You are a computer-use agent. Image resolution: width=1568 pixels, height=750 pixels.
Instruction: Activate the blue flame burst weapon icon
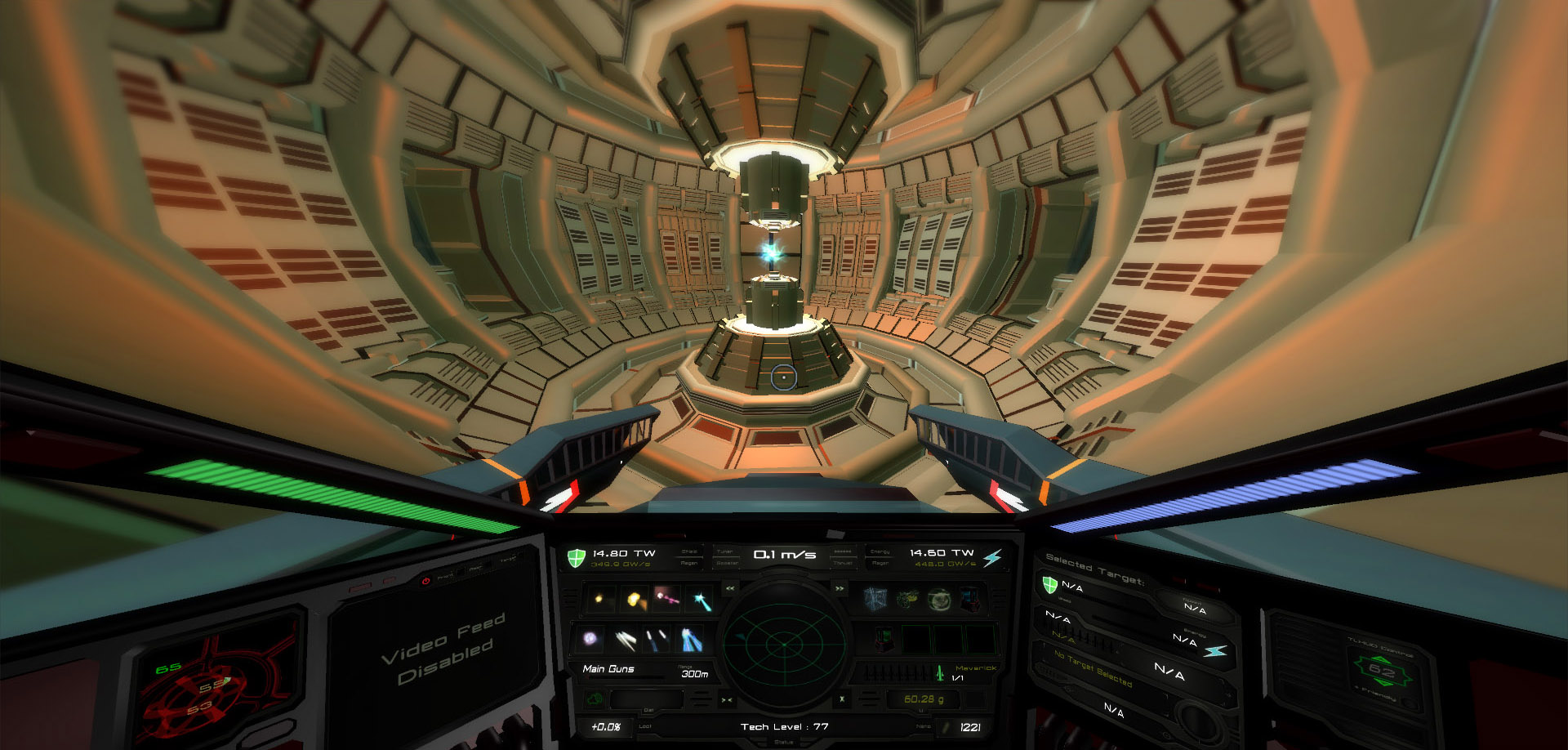(690, 640)
